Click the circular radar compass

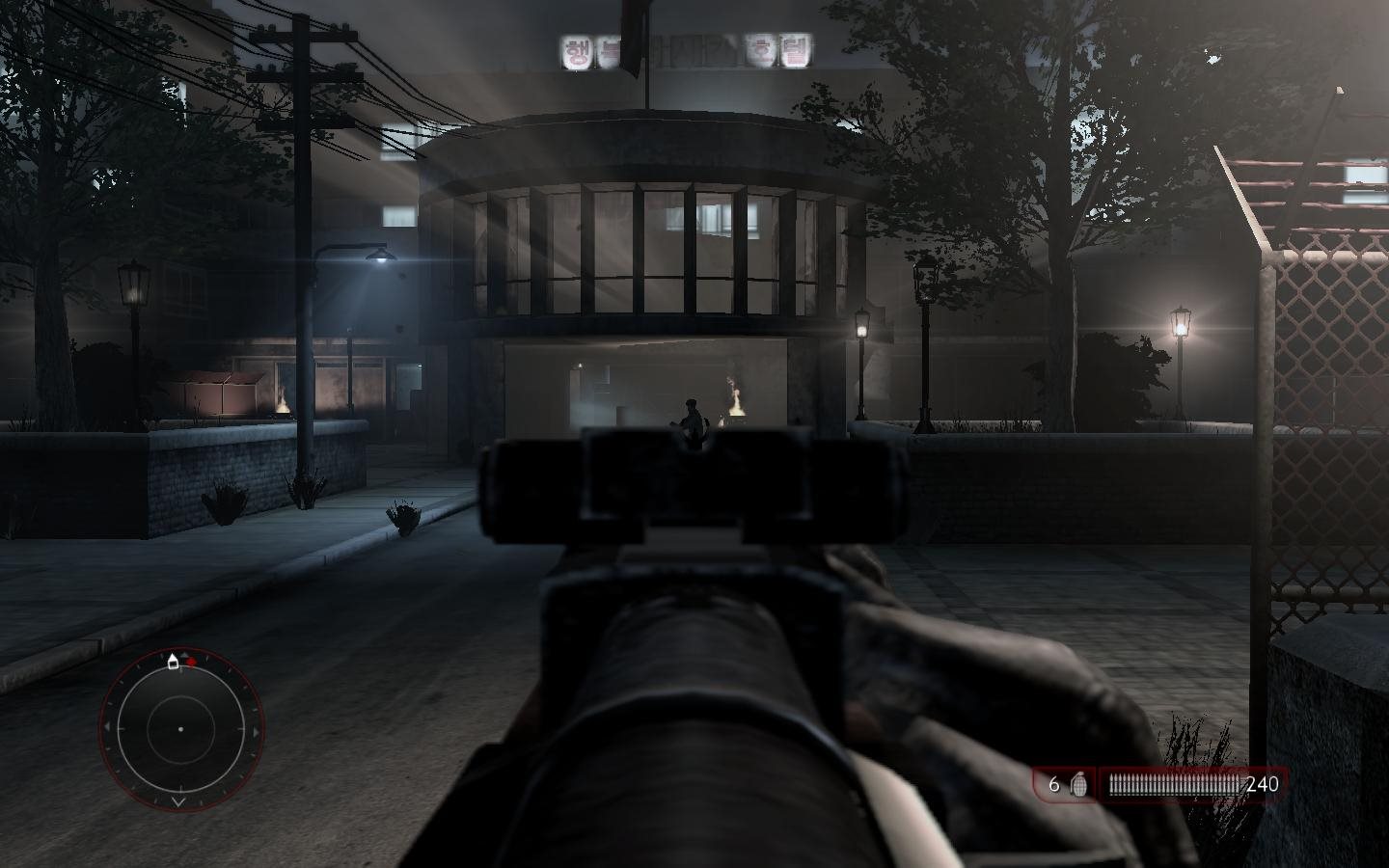pos(180,729)
